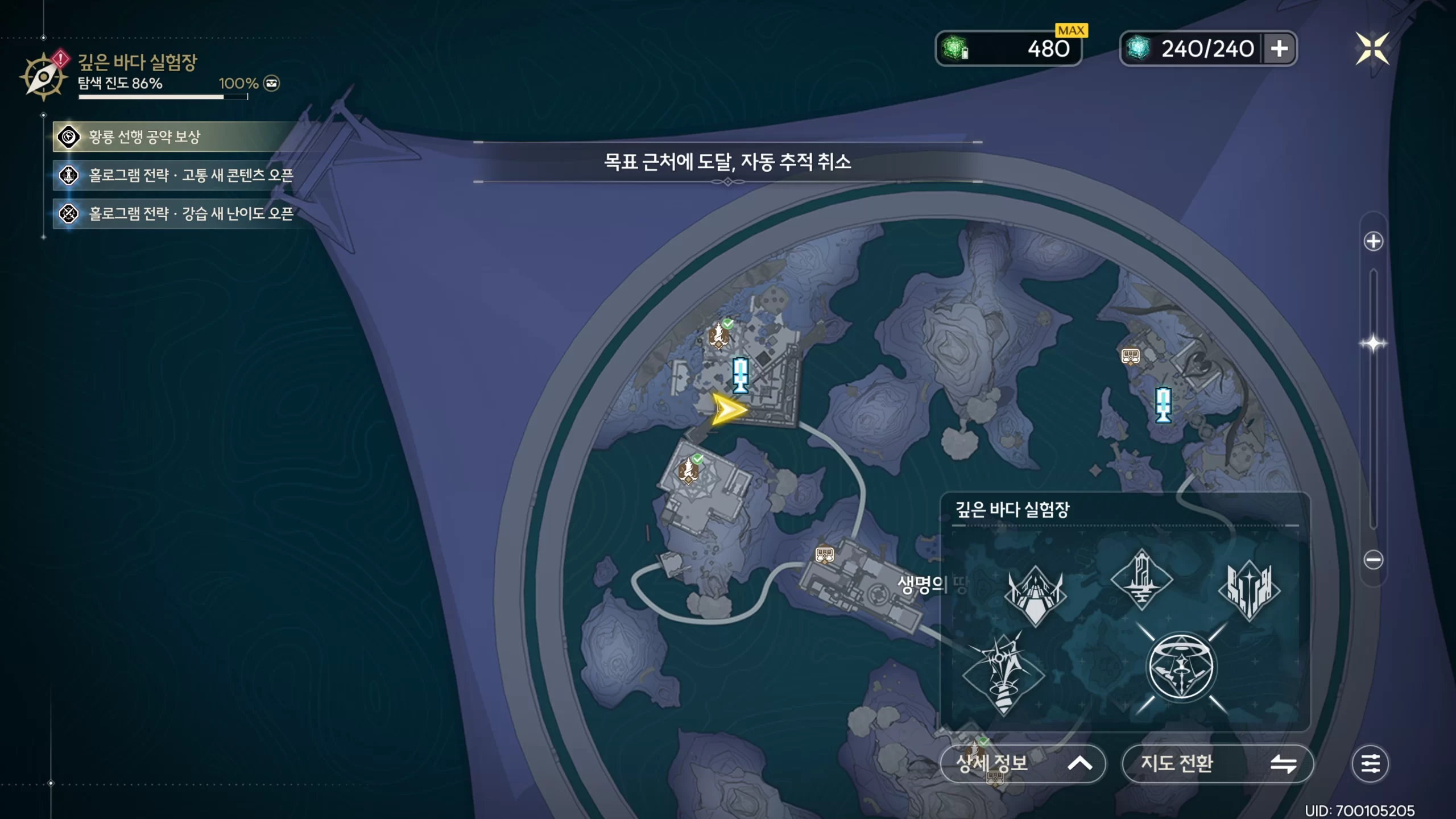
Task: Zoom out the map with minus button
Action: click(1373, 560)
